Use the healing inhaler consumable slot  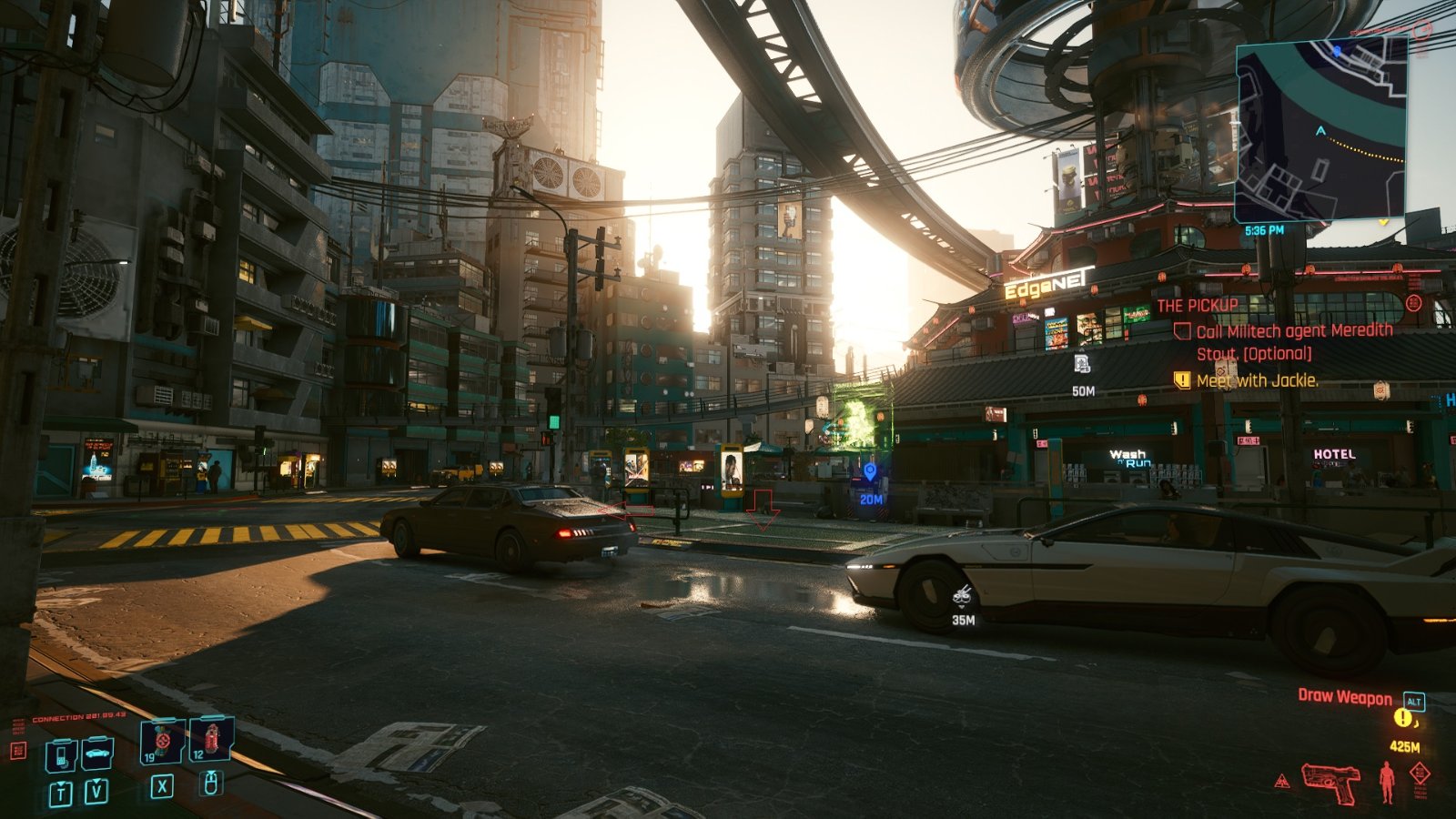[163, 741]
